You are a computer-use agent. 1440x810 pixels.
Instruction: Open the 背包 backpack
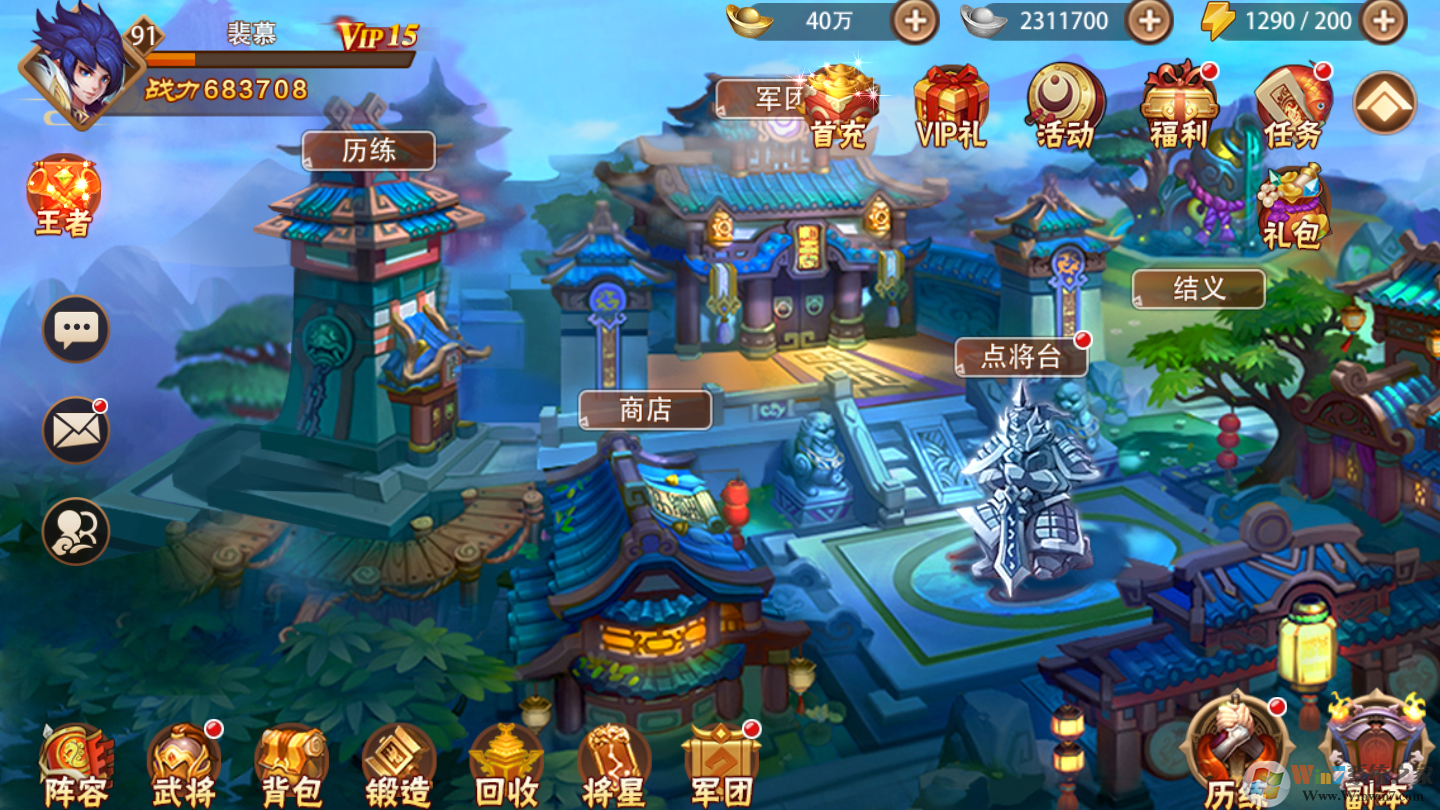[x=291, y=767]
